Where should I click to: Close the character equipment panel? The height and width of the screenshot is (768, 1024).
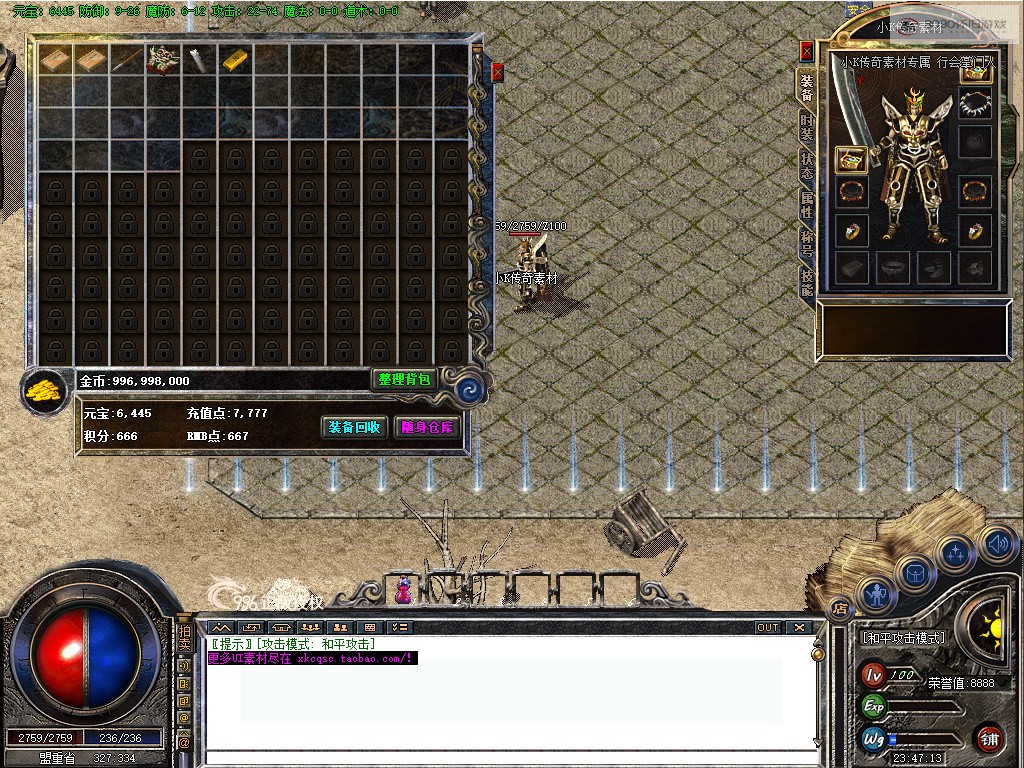(806, 51)
